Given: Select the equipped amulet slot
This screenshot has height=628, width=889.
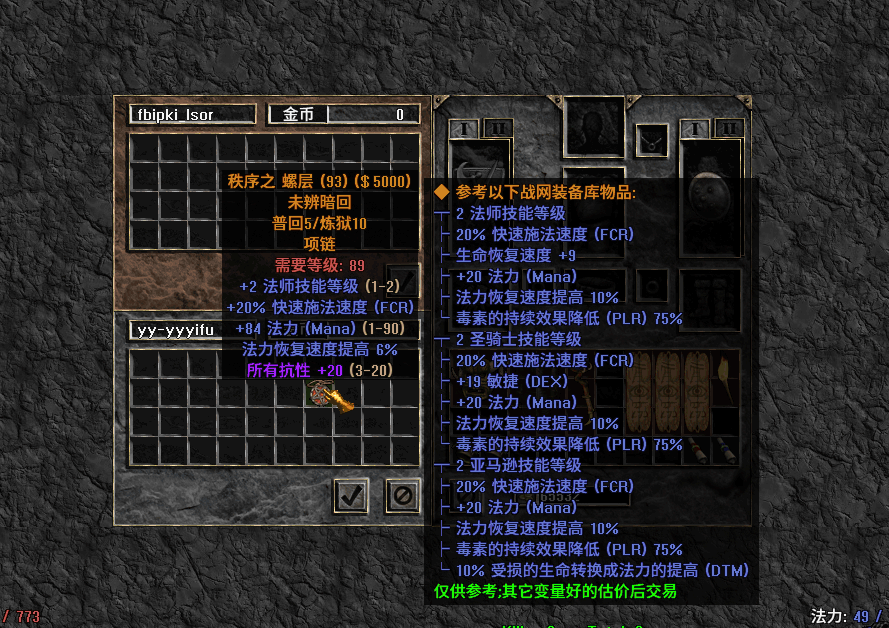Looking at the screenshot, I should point(653,140).
